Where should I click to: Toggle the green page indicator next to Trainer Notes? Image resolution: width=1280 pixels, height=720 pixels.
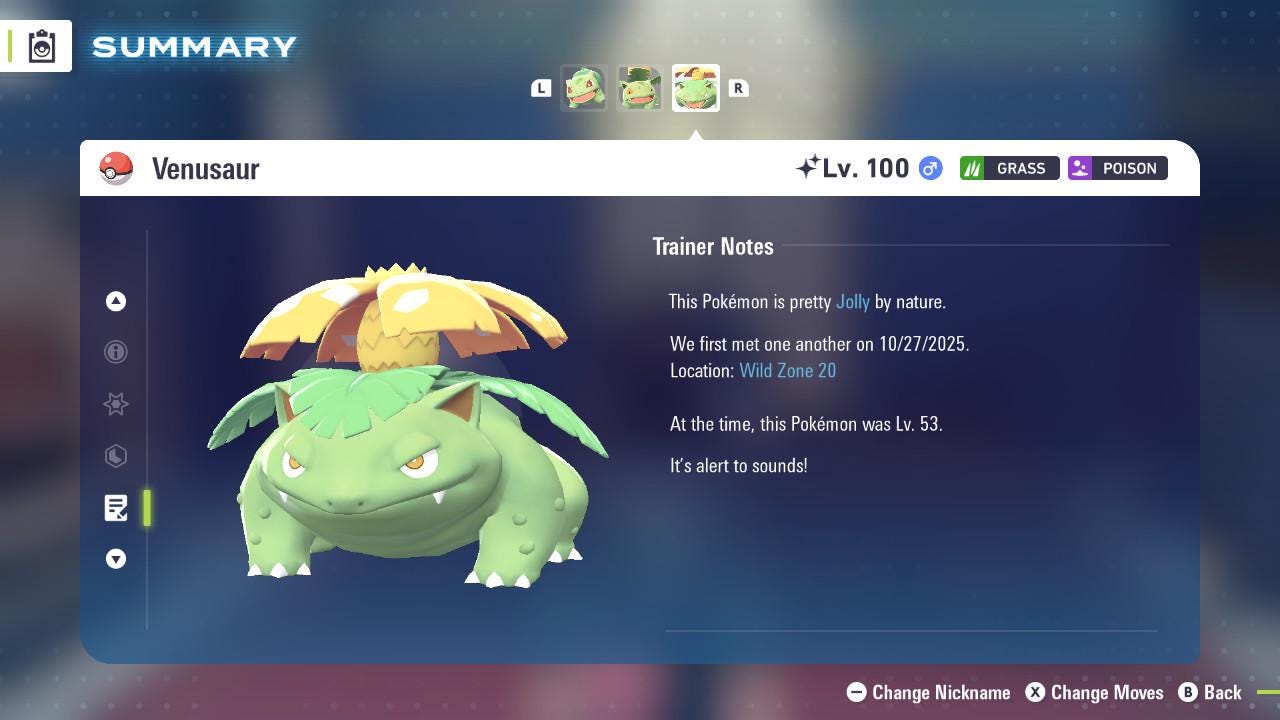(x=146, y=508)
